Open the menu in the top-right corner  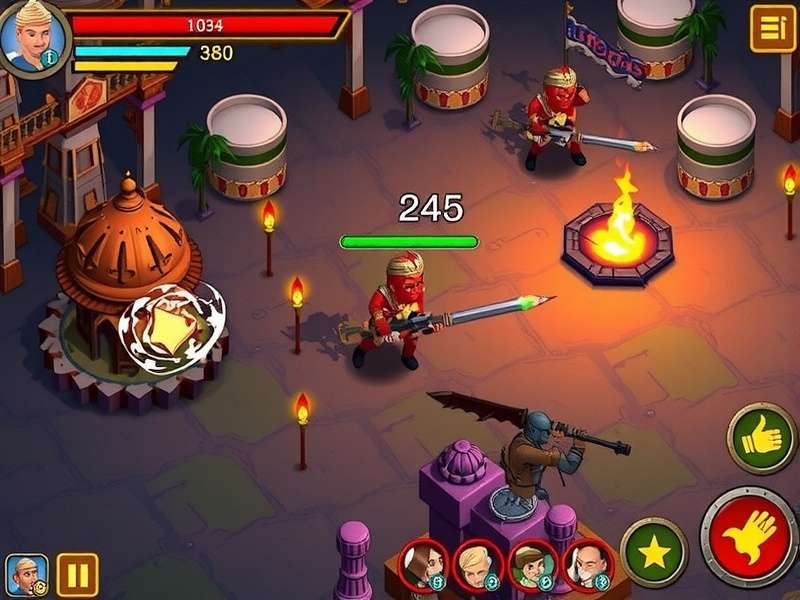(x=772, y=29)
